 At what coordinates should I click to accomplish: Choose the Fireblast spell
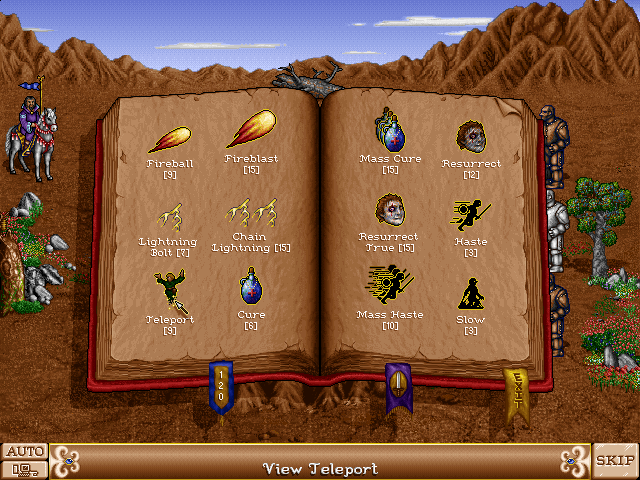(x=251, y=131)
